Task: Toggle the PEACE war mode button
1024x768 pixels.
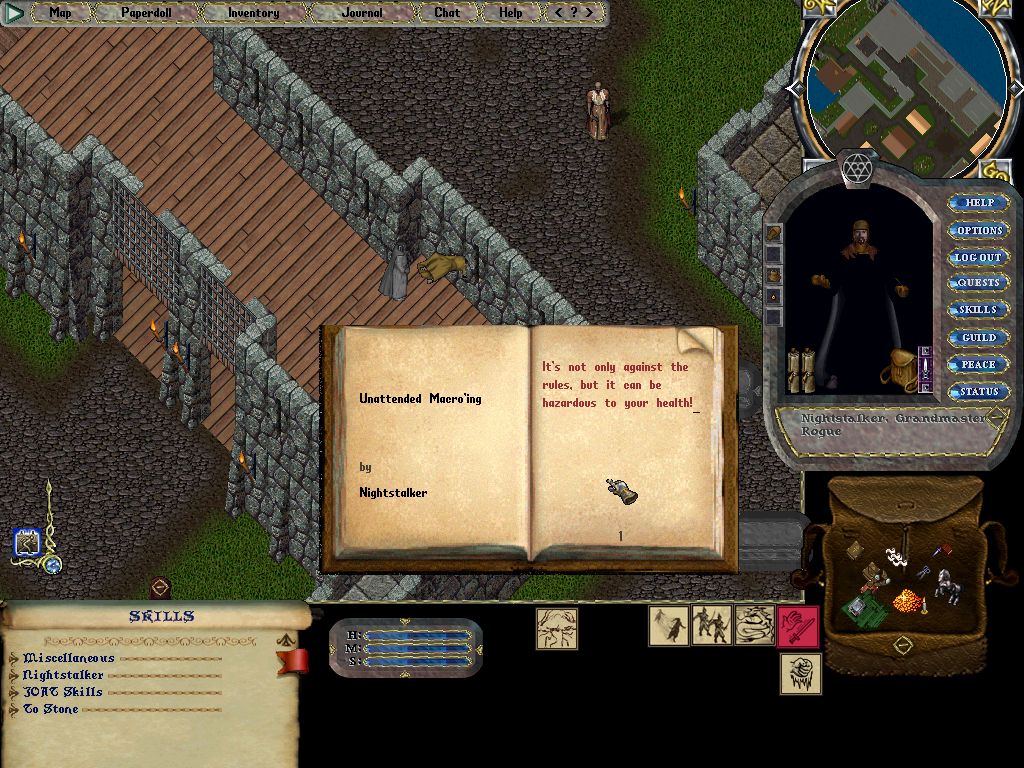Action: 978,365
